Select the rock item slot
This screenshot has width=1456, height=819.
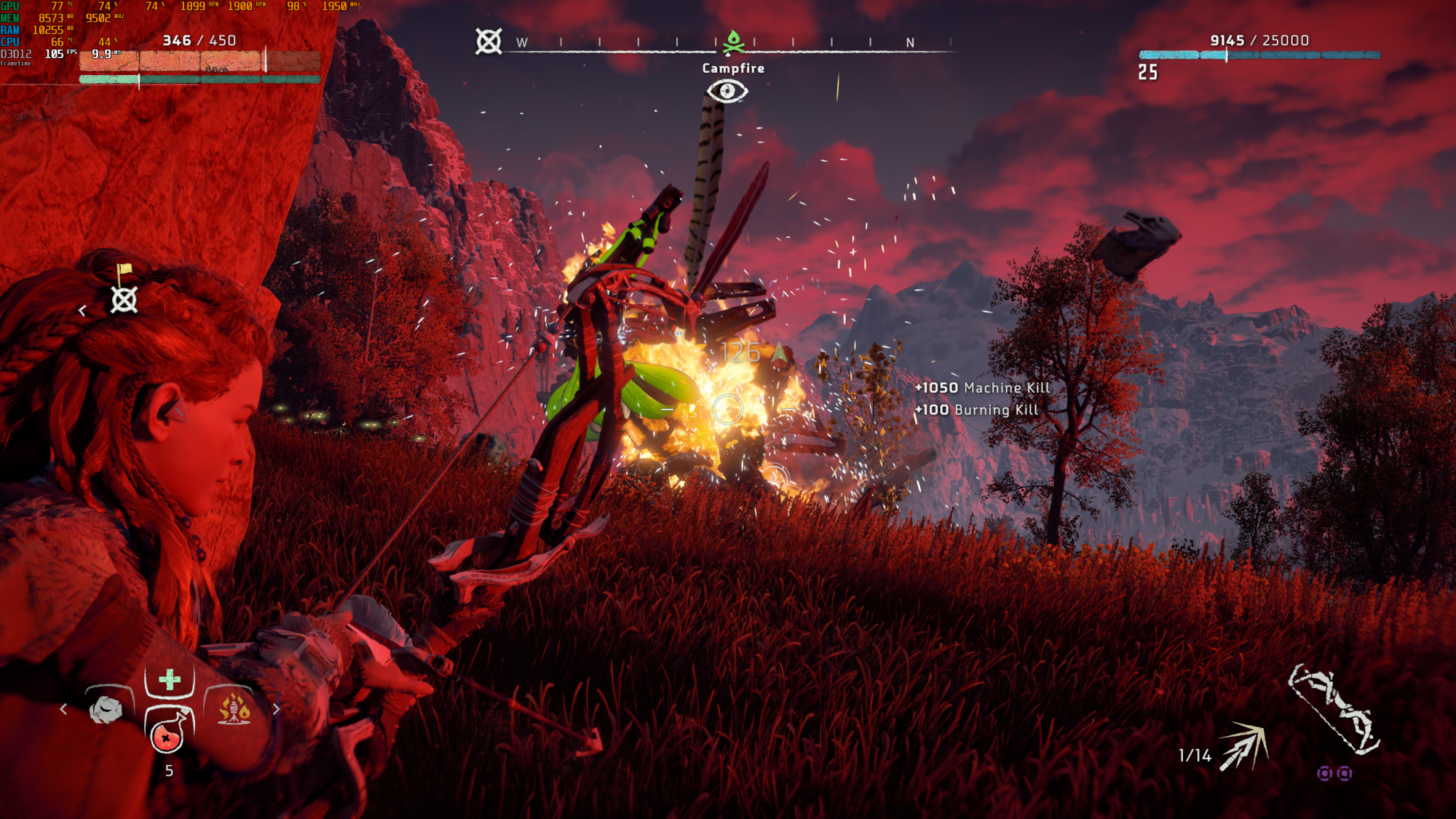[106, 709]
